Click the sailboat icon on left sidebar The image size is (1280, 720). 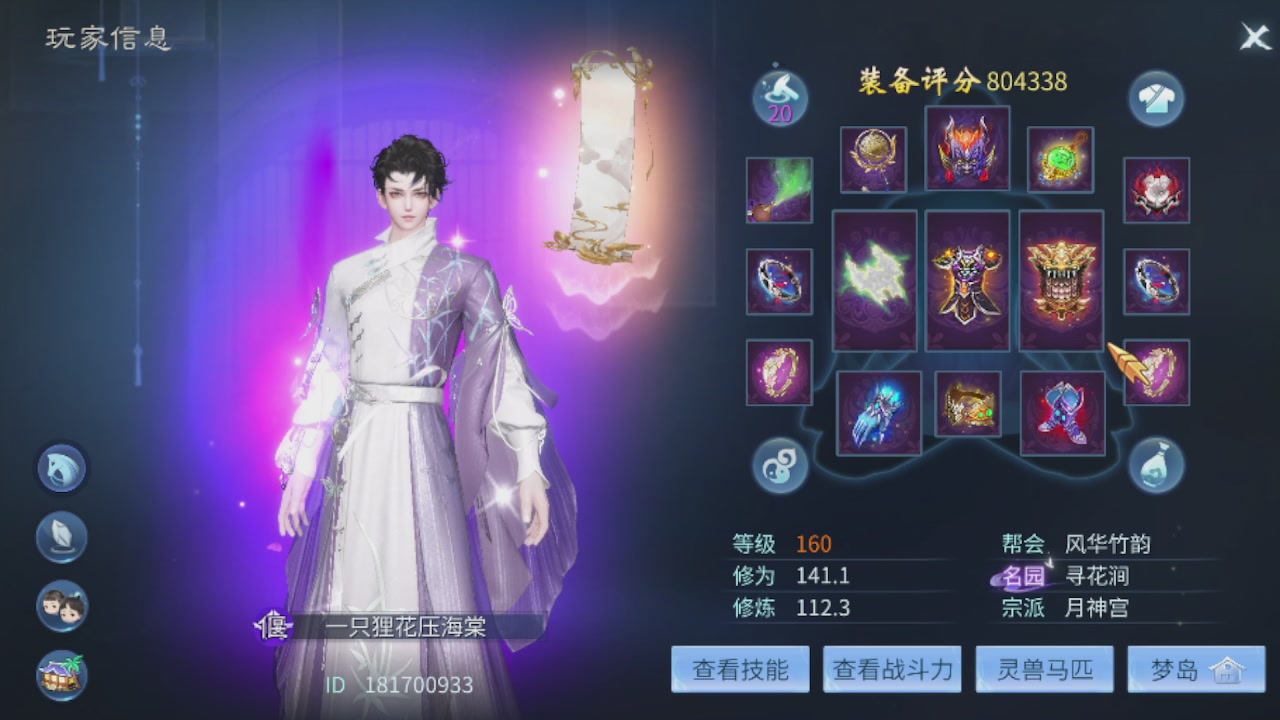coord(62,537)
